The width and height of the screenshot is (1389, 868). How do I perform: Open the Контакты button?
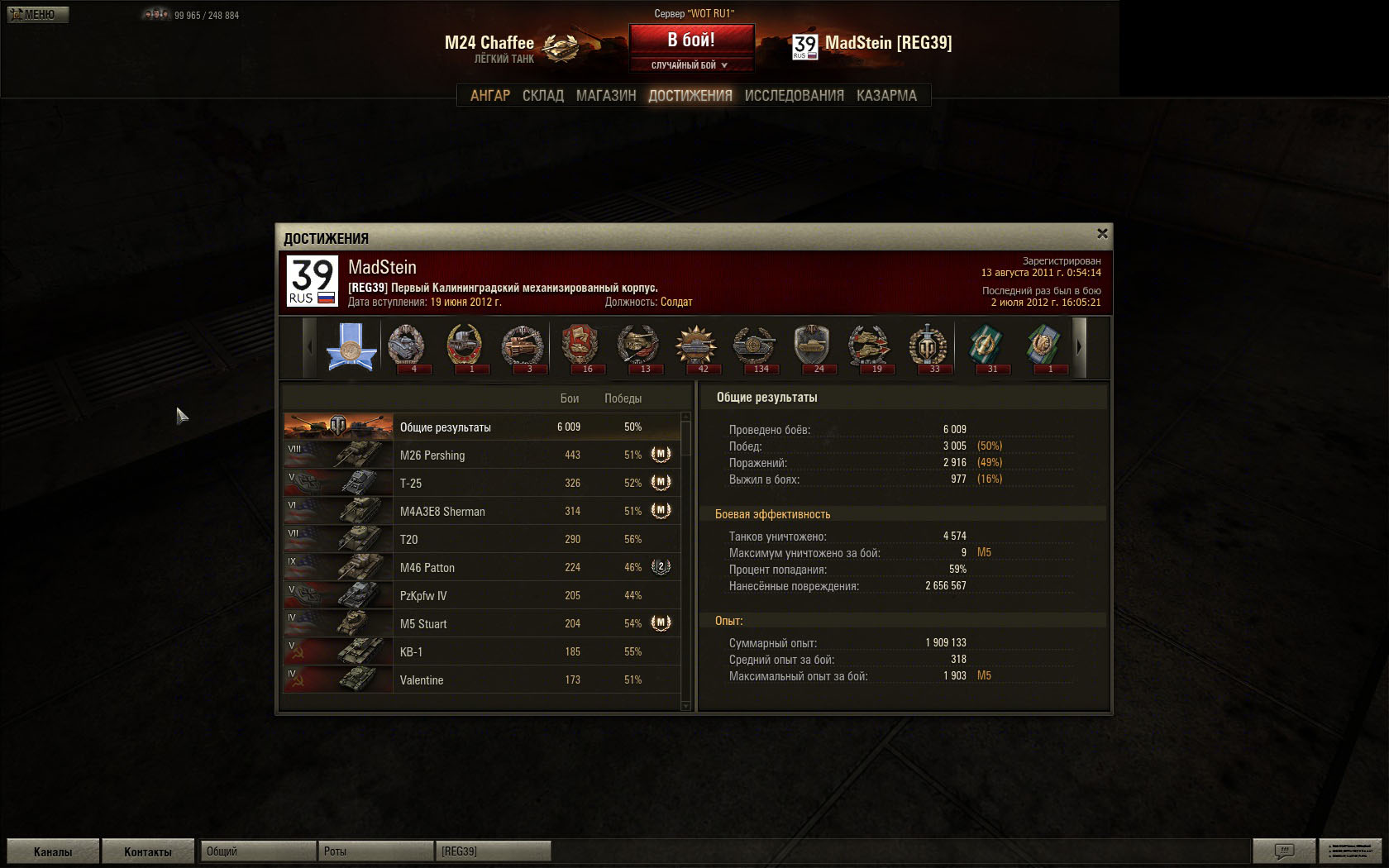coord(147,851)
